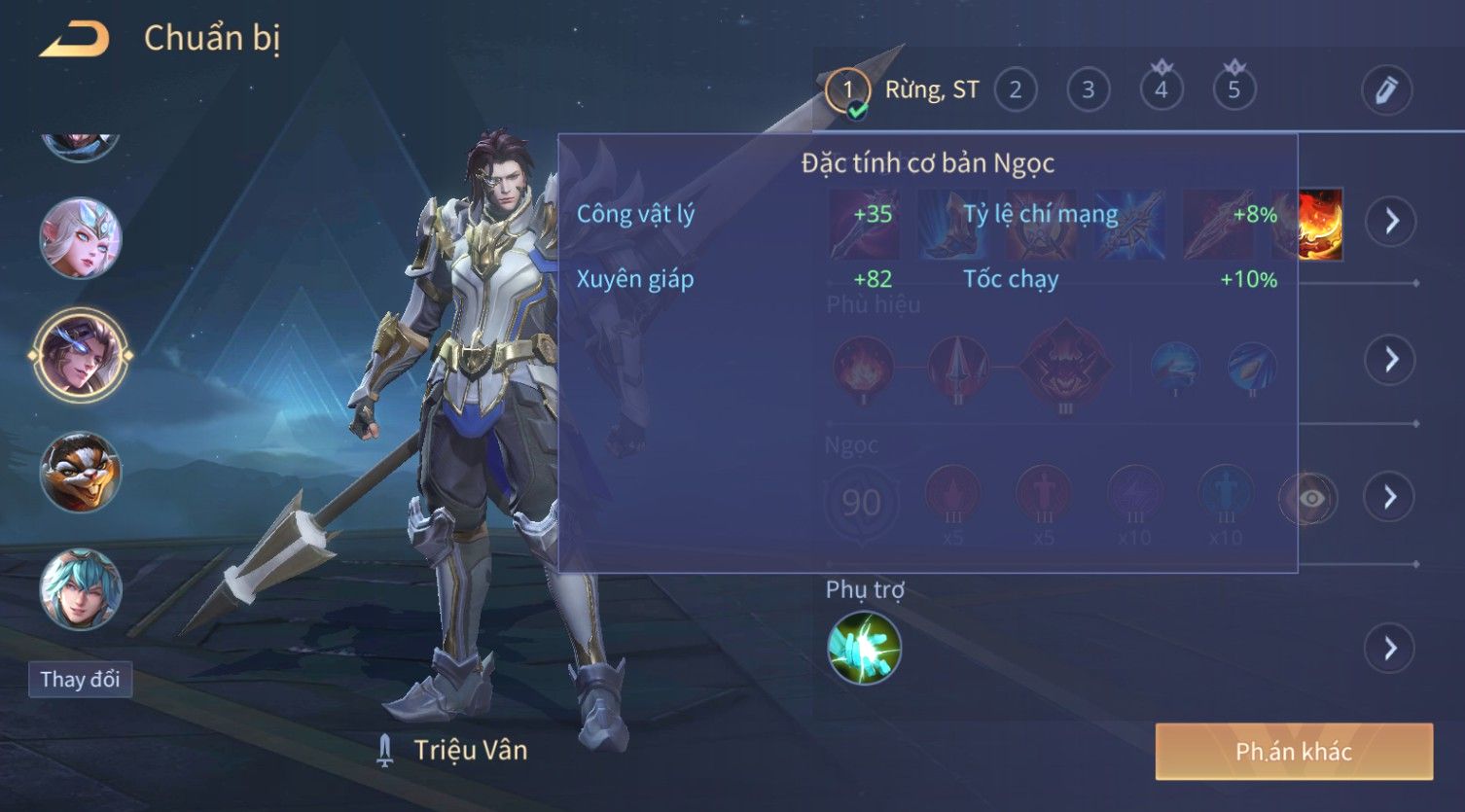The height and width of the screenshot is (812, 1465).
Task: Choose the raccoon hero portrait
Action: point(81,473)
